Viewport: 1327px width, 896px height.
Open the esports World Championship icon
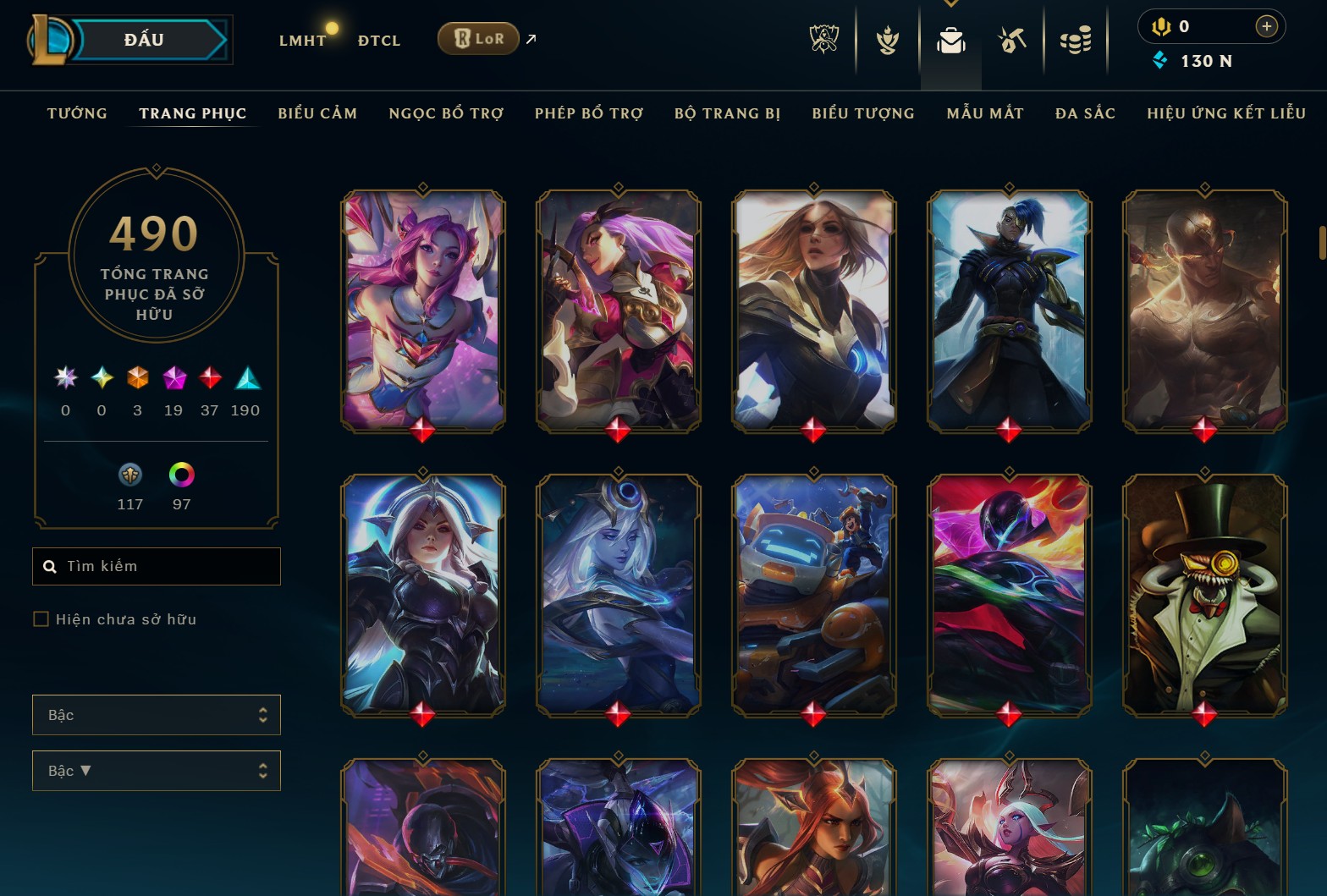823,39
